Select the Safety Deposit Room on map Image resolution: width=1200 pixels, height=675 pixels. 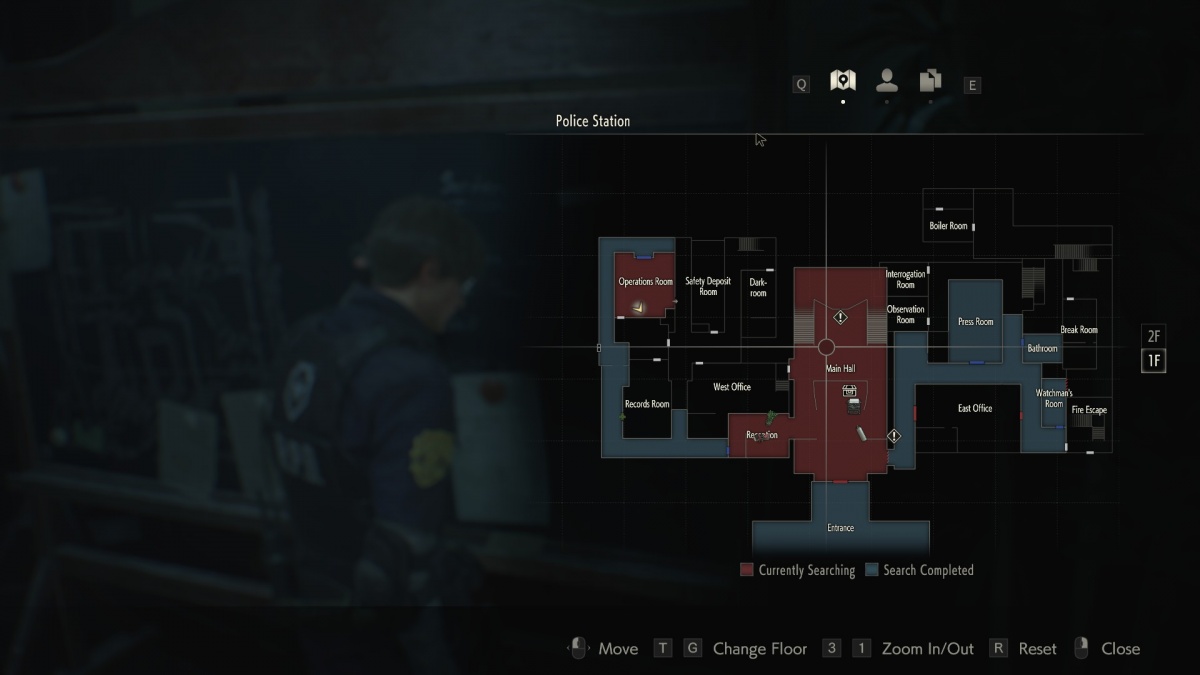click(708, 287)
